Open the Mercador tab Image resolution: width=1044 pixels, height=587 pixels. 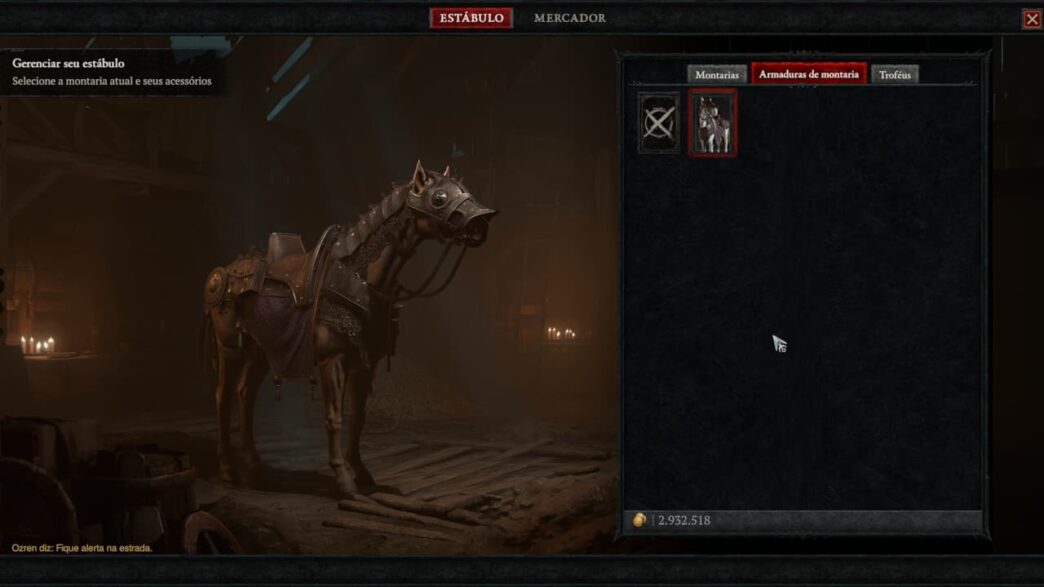[x=569, y=18]
